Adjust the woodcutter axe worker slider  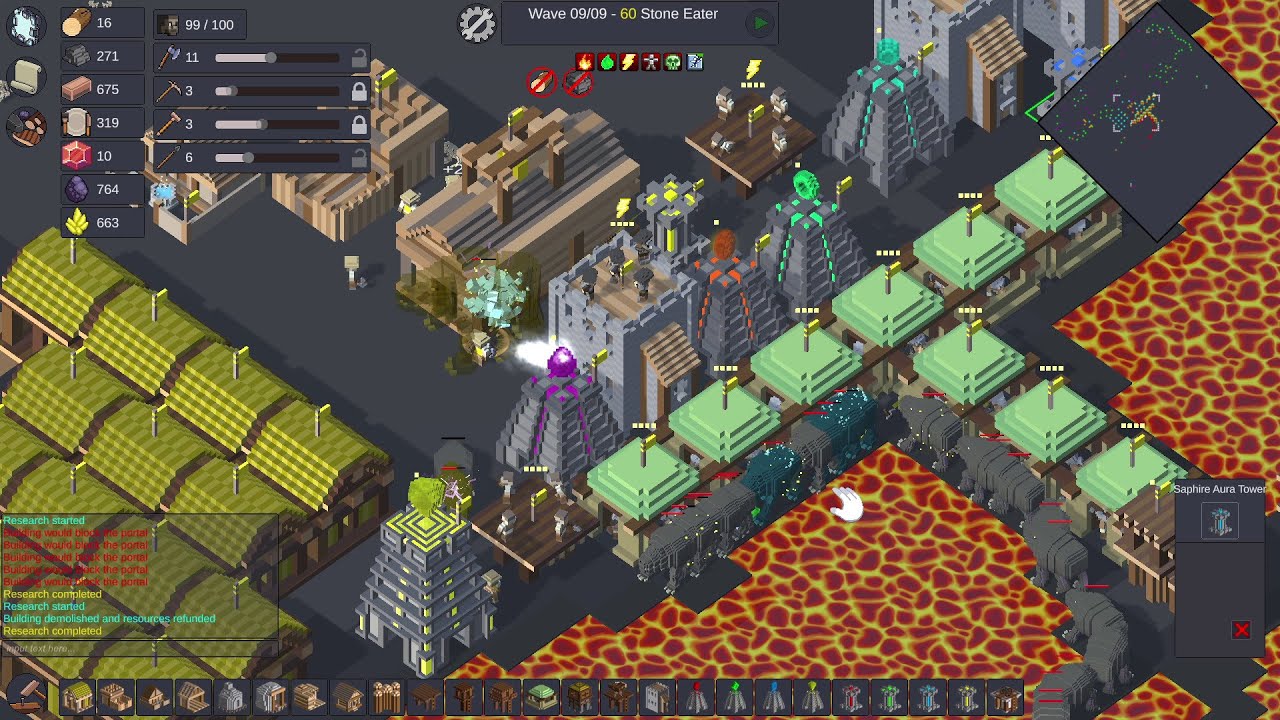click(x=270, y=58)
